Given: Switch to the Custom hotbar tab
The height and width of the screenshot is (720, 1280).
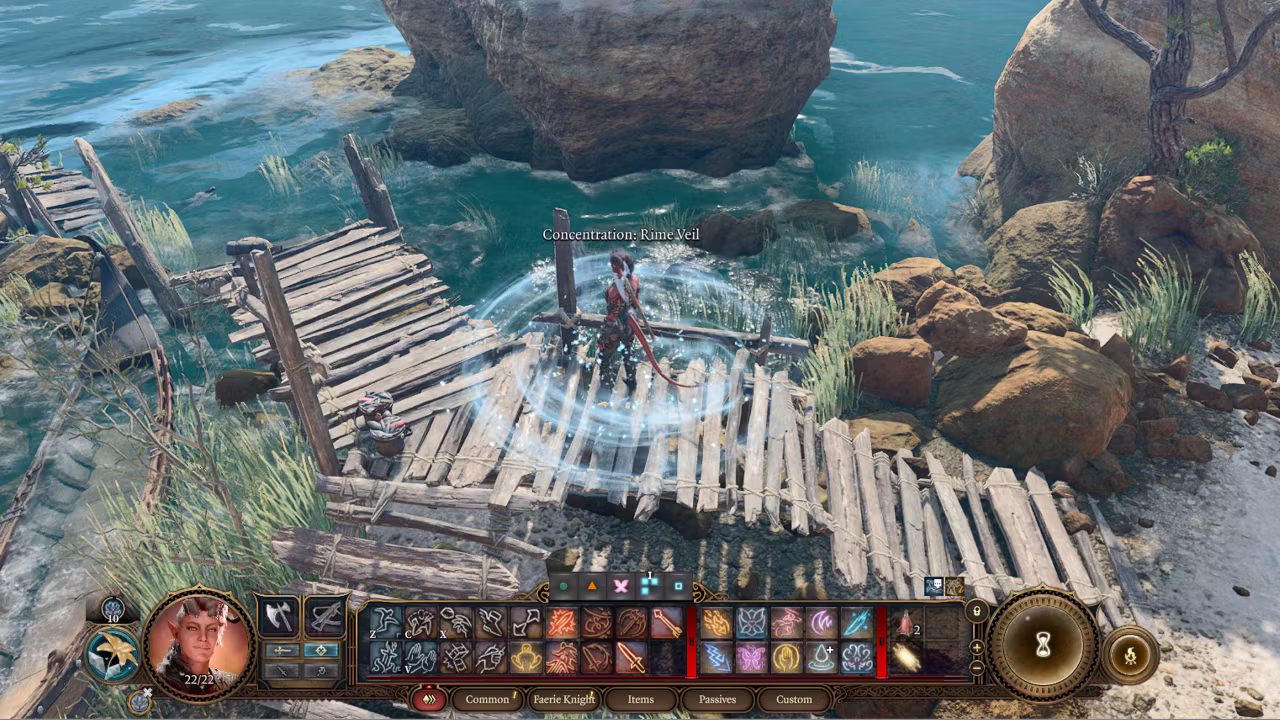Looking at the screenshot, I should pyautogui.click(x=794, y=699).
